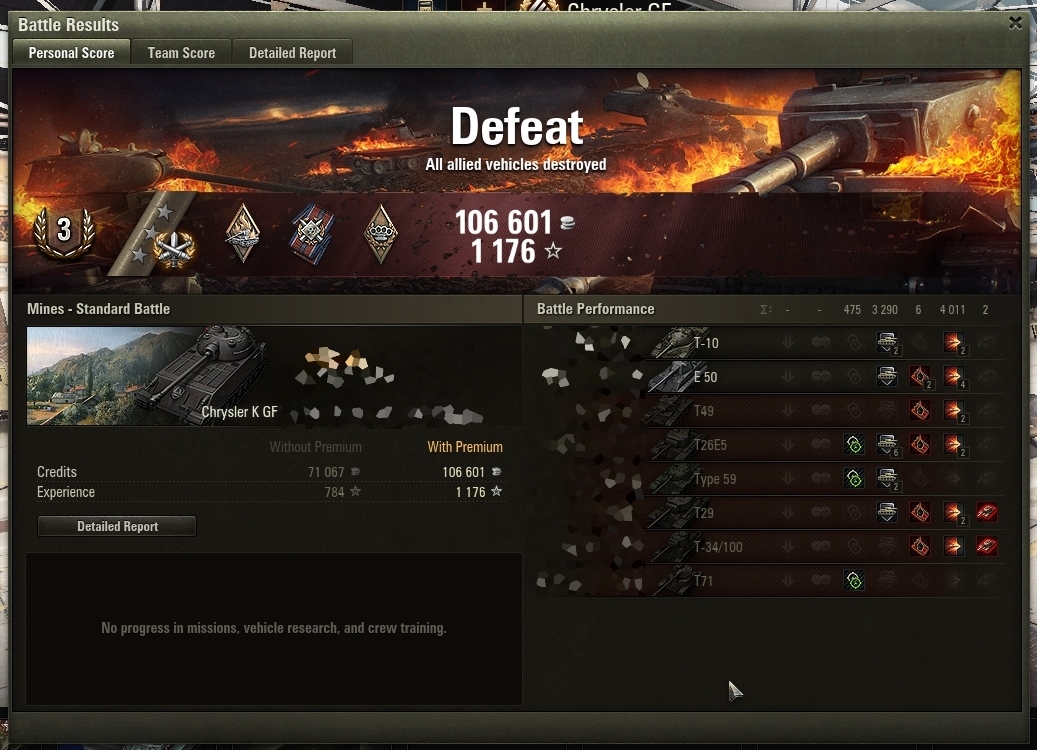Click the Chrysler K GF vehicle thumbnail

(146, 376)
